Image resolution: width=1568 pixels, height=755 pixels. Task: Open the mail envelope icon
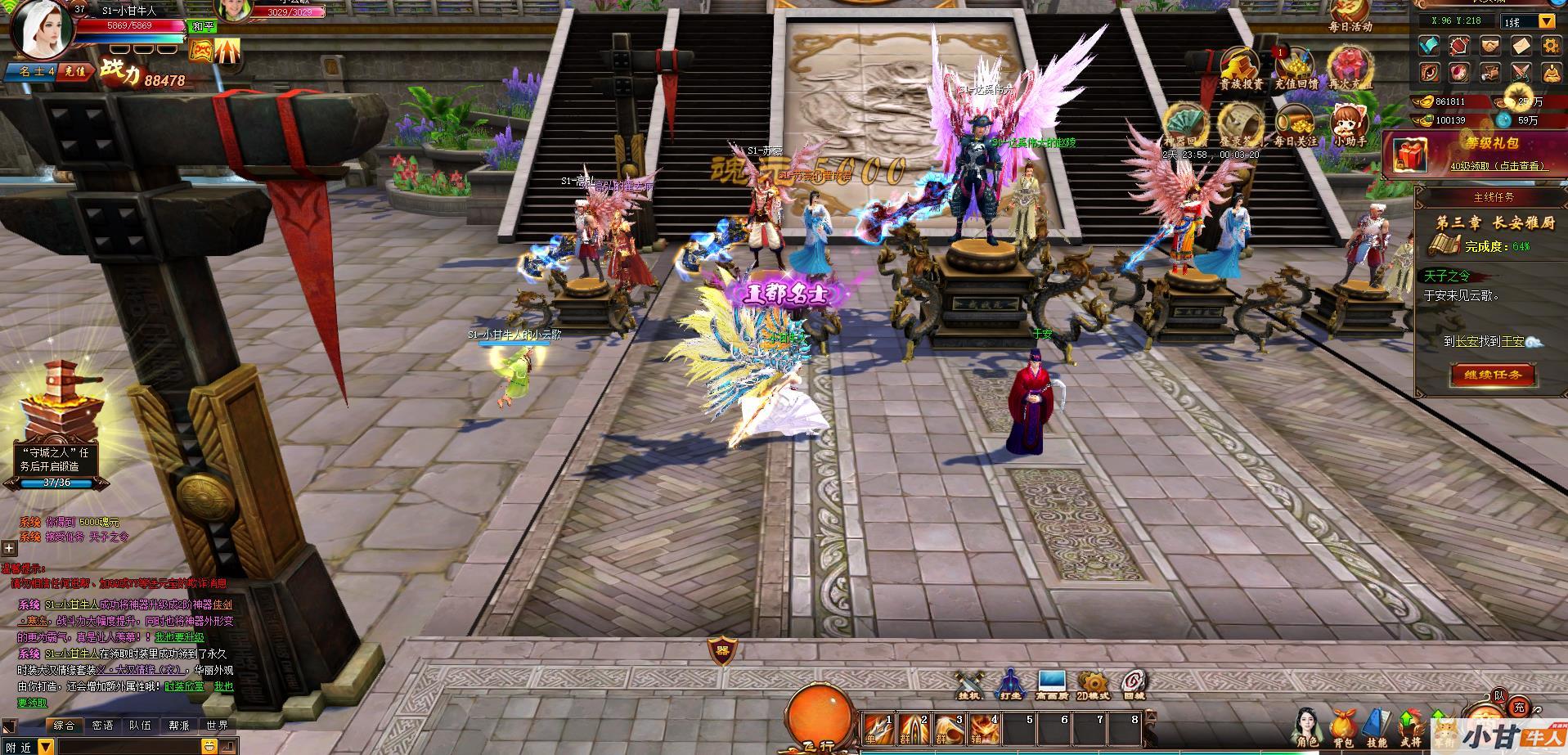click(x=1521, y=46)
